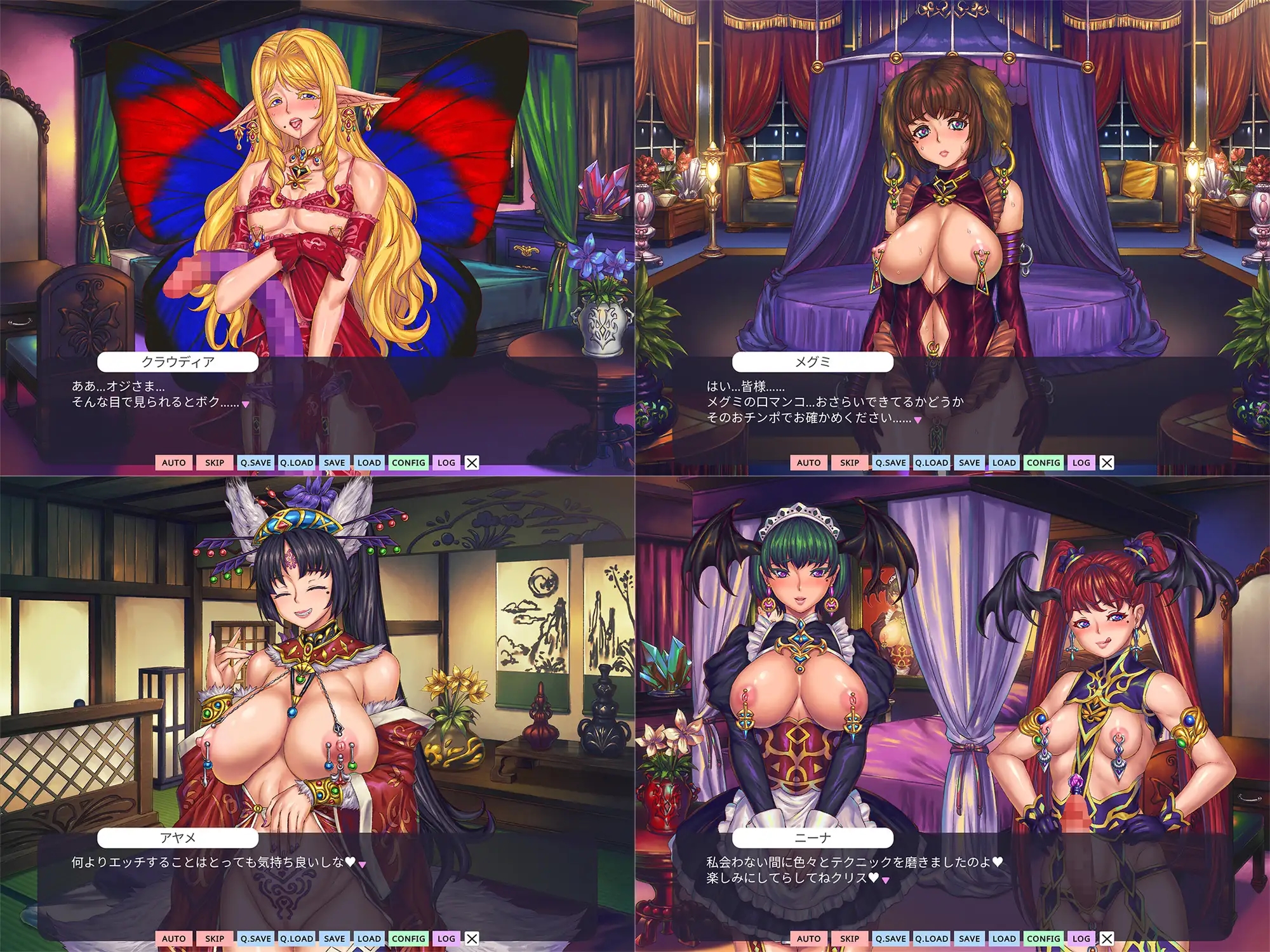Viewport: 1270px width, 952px height.
Task: Turn on AUTO playback in Nina's scene
Action: [x=808, y=938]
